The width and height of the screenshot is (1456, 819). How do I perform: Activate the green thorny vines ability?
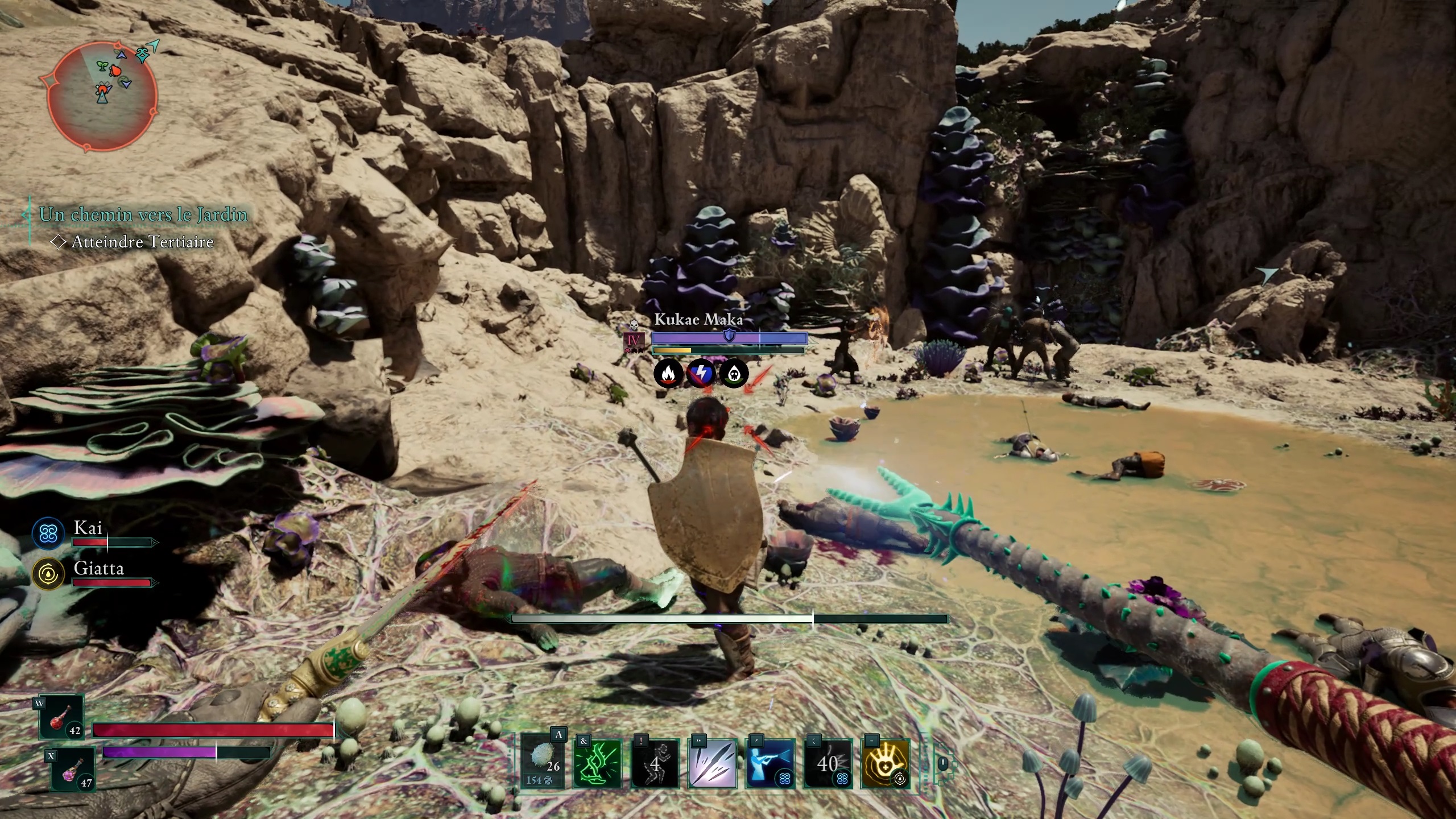598,763
